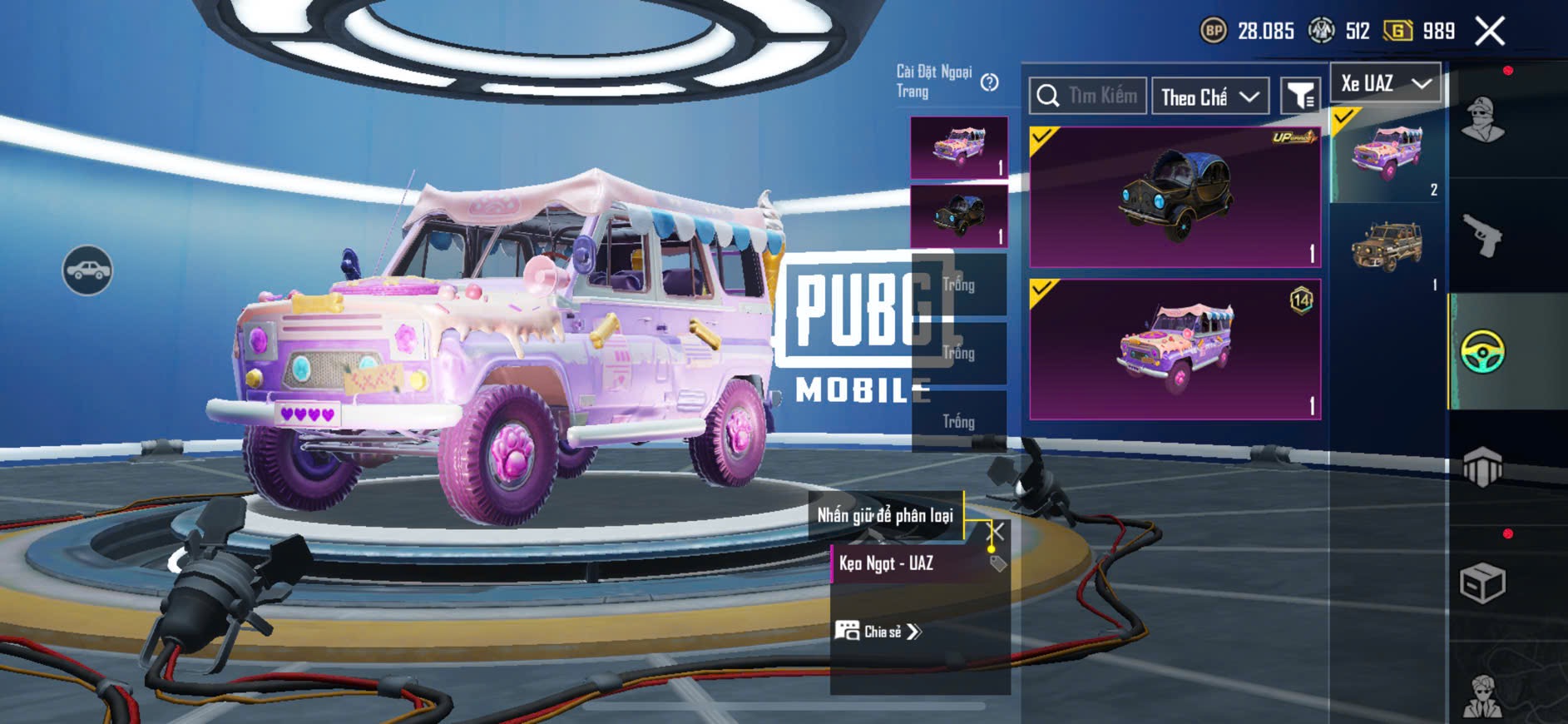Select the steering wheel vehicles tab
Screen dimensions: 1568x724
[x=1482, y=351]
